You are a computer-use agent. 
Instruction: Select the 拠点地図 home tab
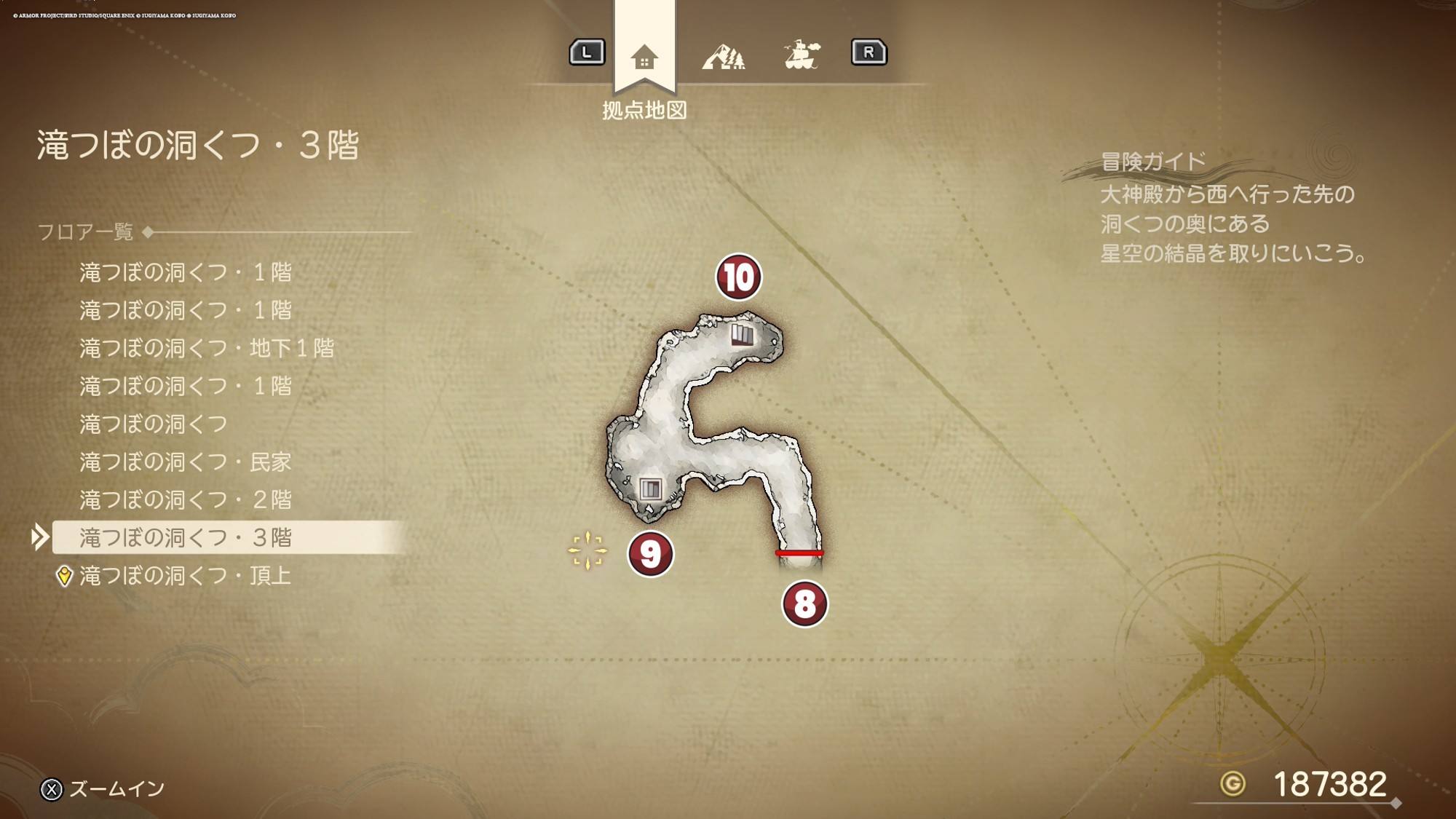[x=644, y=57]
